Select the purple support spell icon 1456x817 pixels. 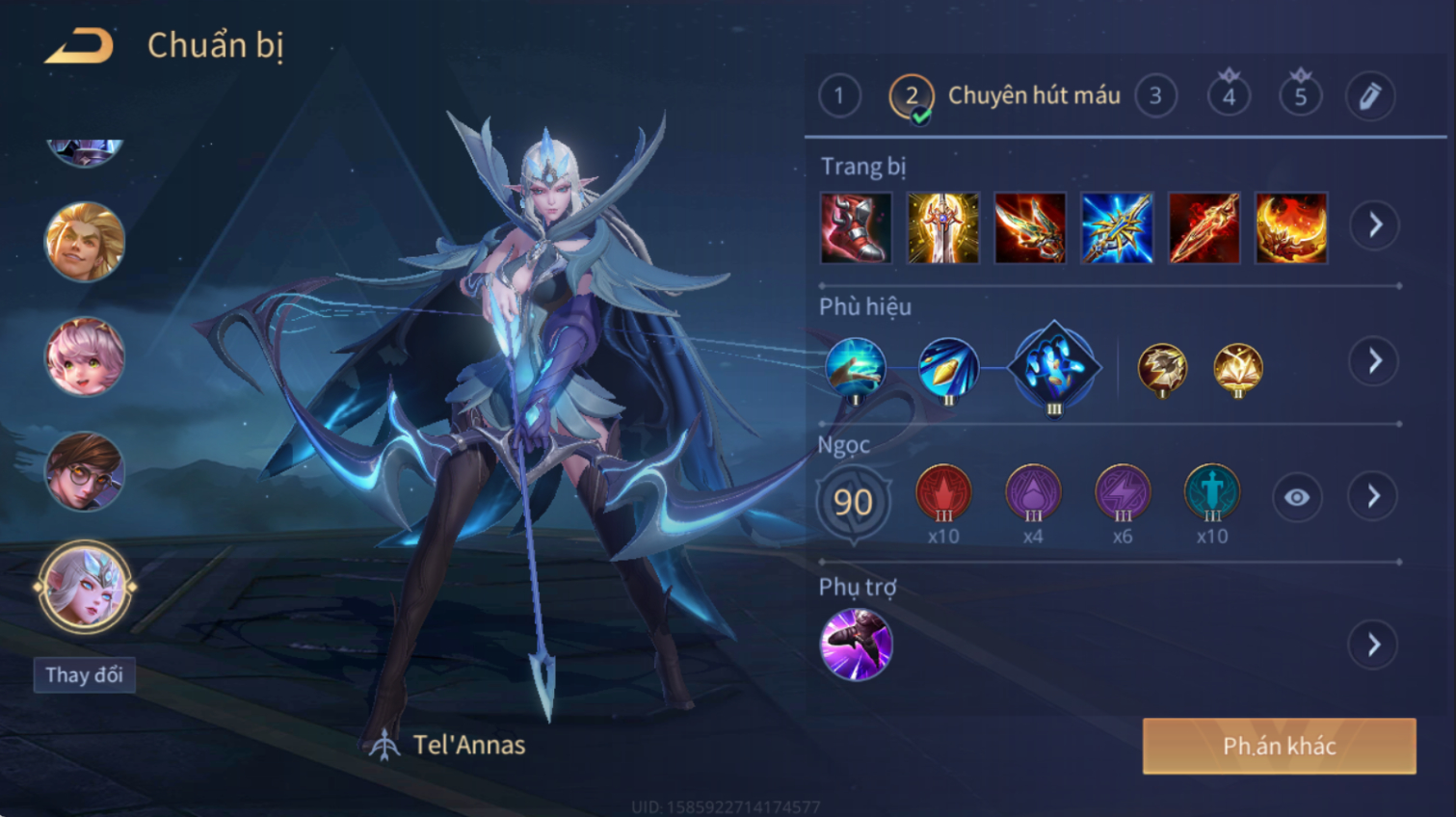(856, 644)
